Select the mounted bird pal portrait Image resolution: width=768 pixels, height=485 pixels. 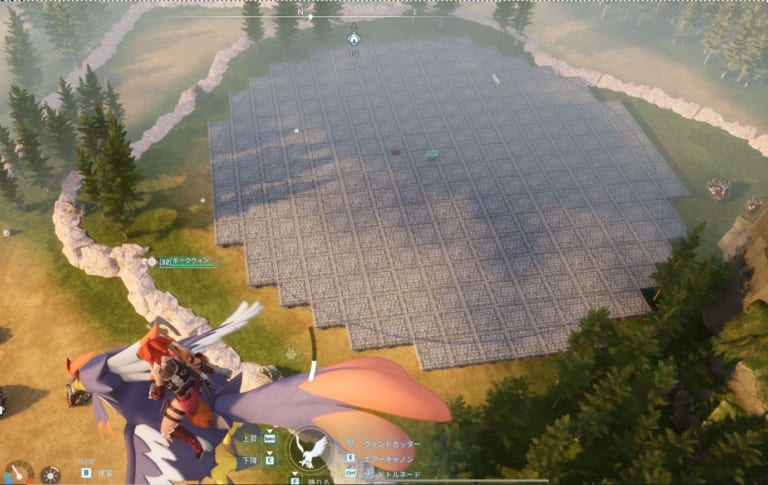pos(311,448)
